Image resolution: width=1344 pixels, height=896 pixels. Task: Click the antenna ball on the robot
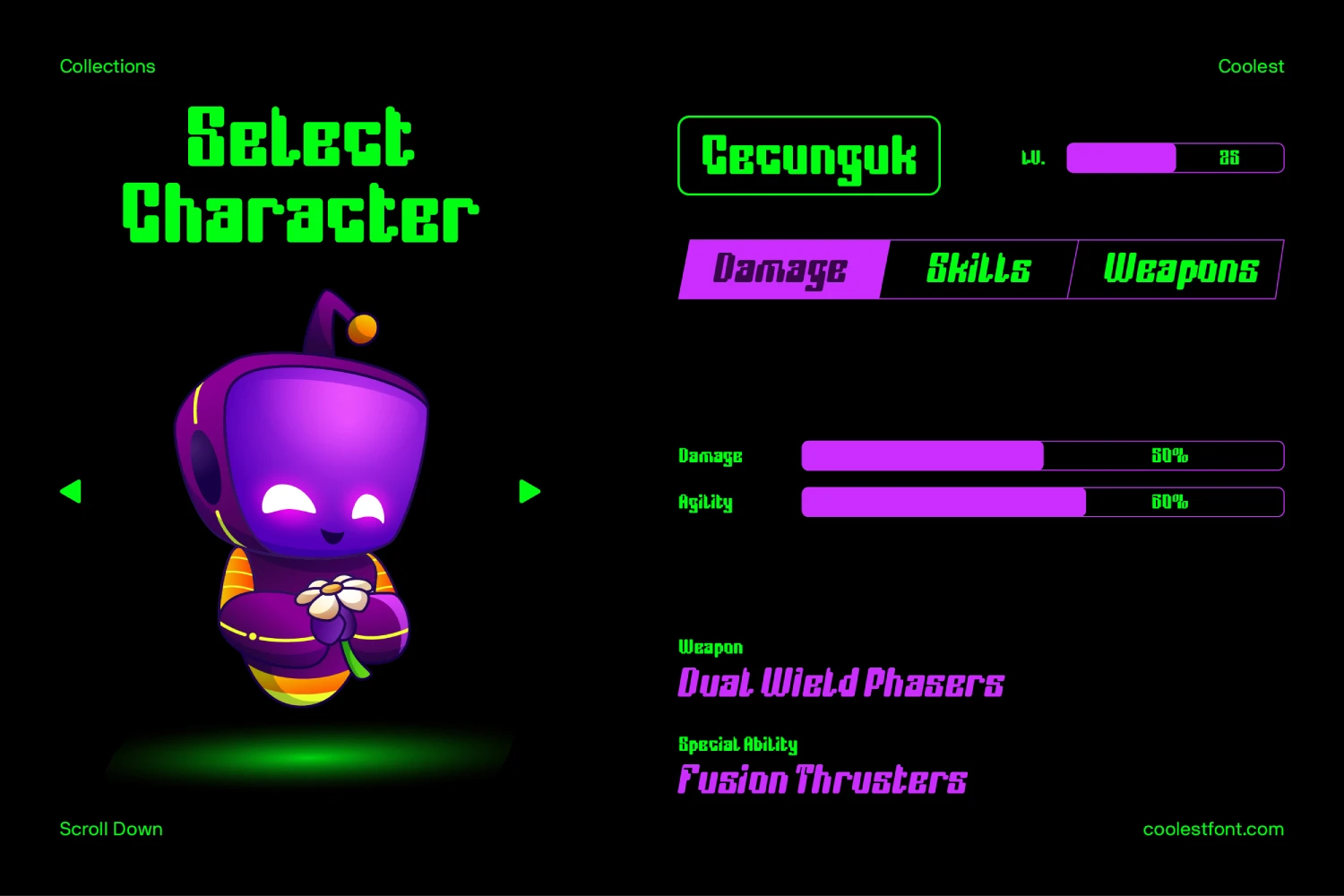(x=362, y=330)
